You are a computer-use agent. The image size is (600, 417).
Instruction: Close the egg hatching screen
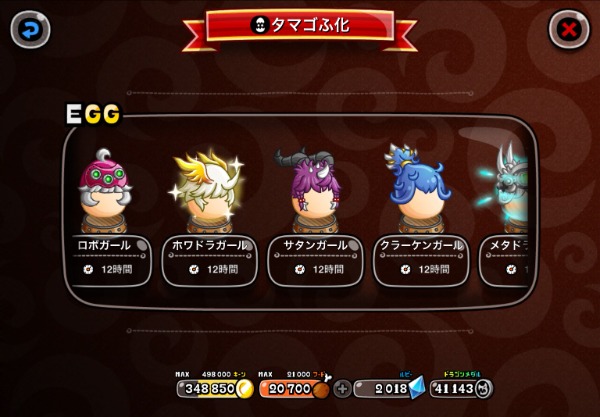pyautogui.click(x=569, y=29)
